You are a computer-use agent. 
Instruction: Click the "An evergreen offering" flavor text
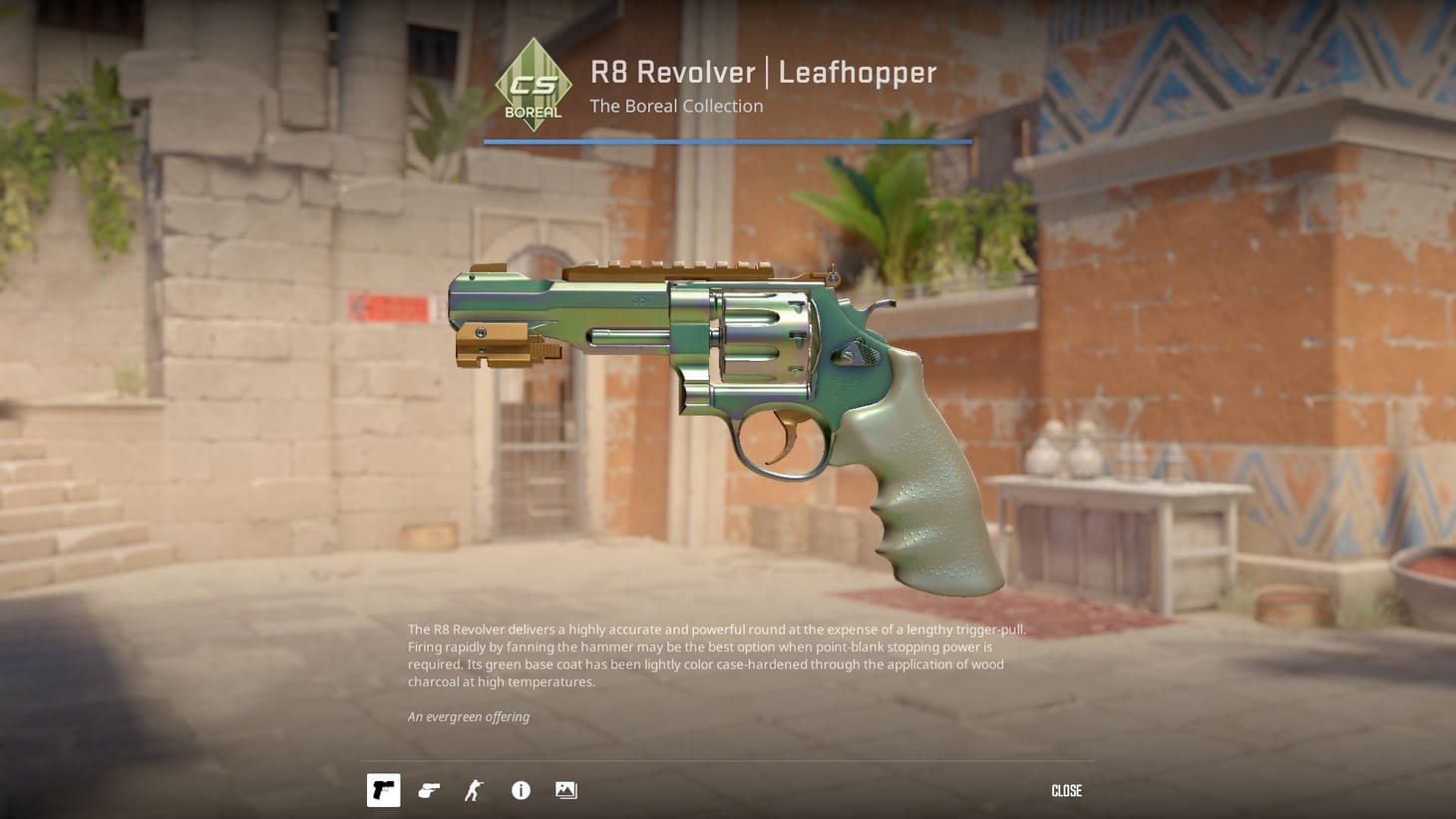tap(468, 716)
